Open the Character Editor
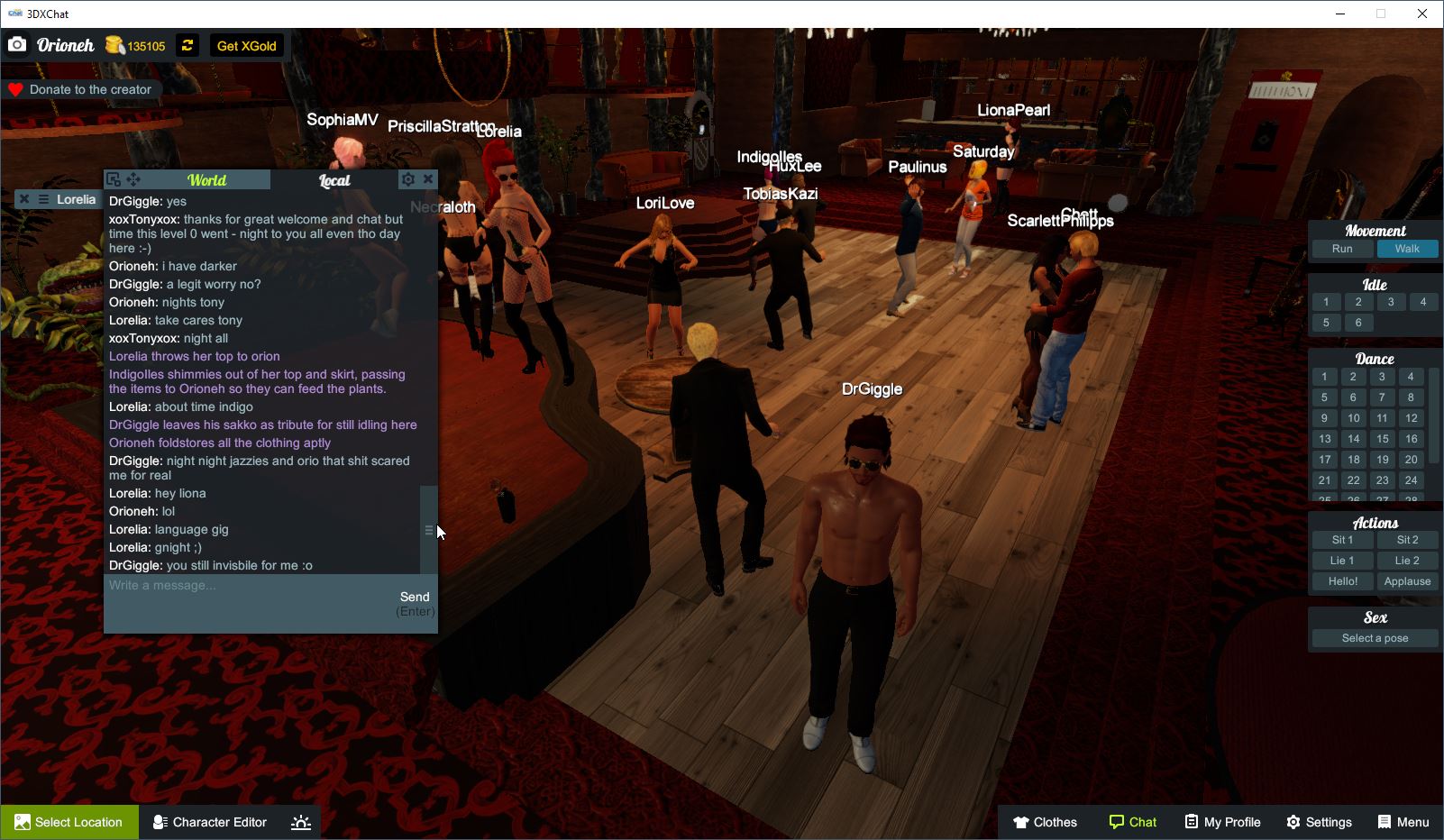1444x840 pixels. pos(209,821)
